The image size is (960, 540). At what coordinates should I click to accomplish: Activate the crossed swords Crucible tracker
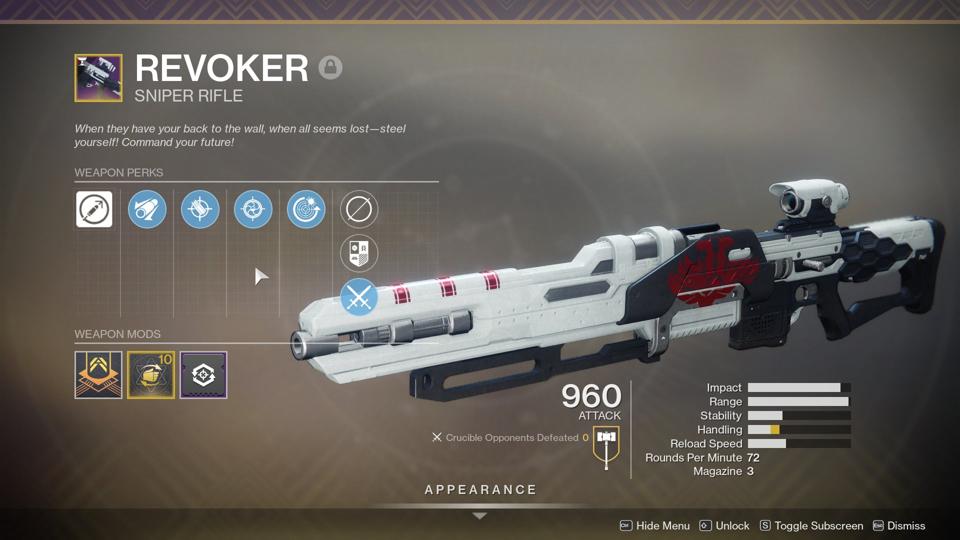tap(359, 297)
